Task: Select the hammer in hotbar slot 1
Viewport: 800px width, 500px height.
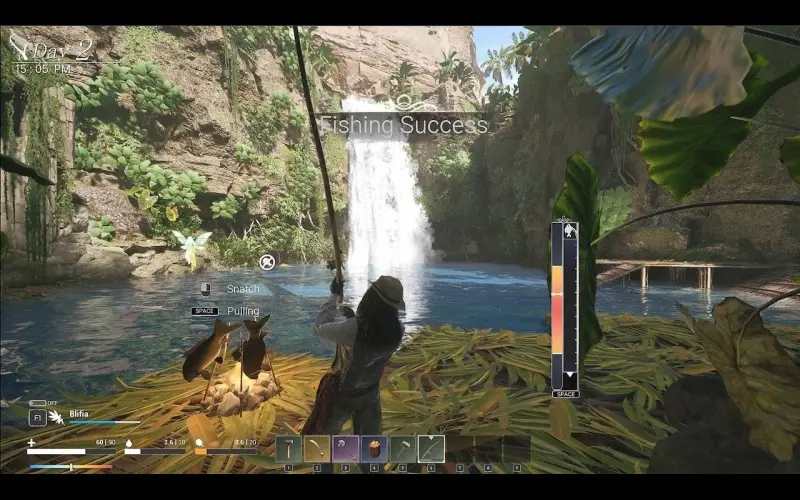Action: (288, 449)
